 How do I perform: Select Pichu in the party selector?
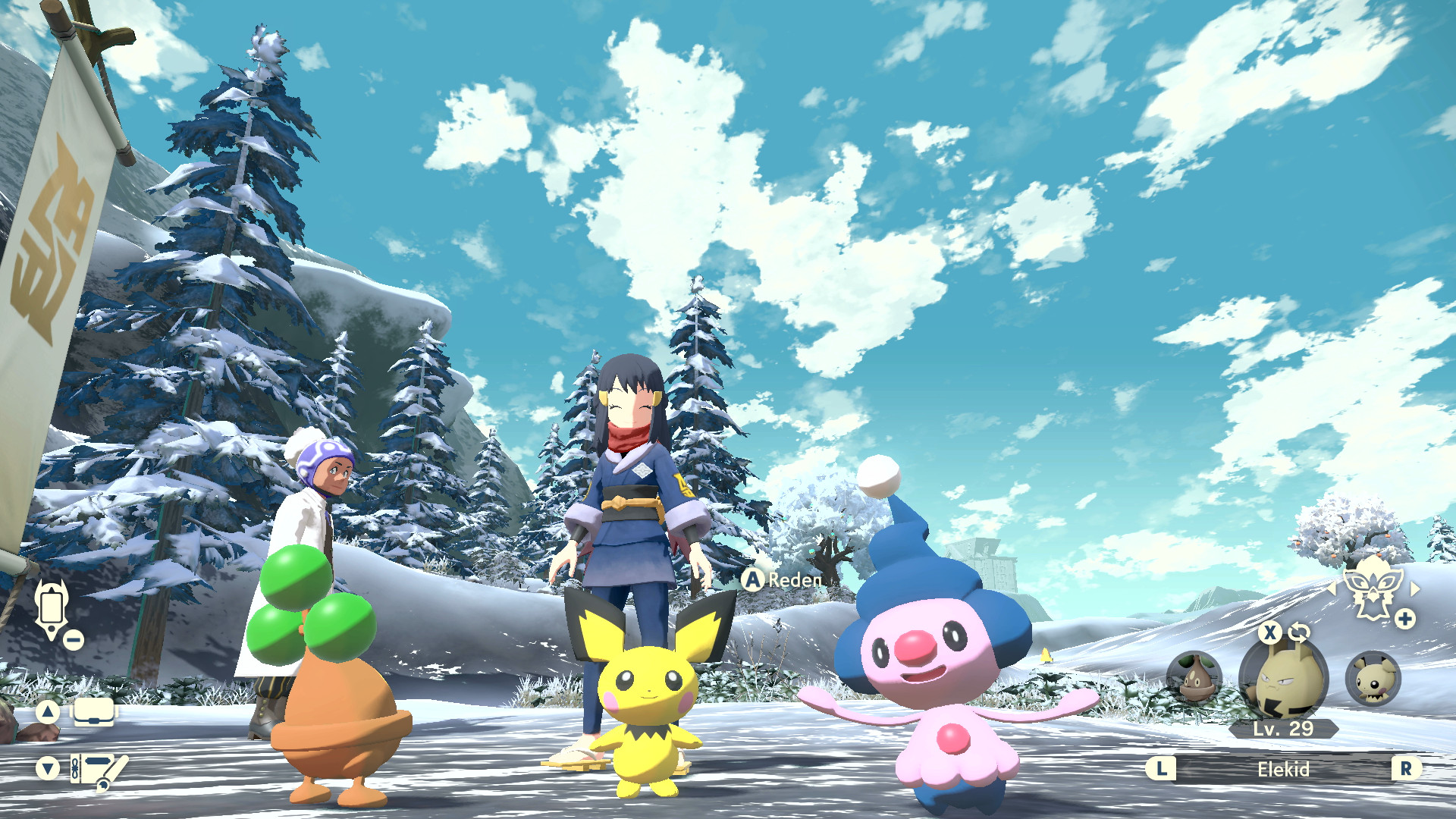[1373, 679]
